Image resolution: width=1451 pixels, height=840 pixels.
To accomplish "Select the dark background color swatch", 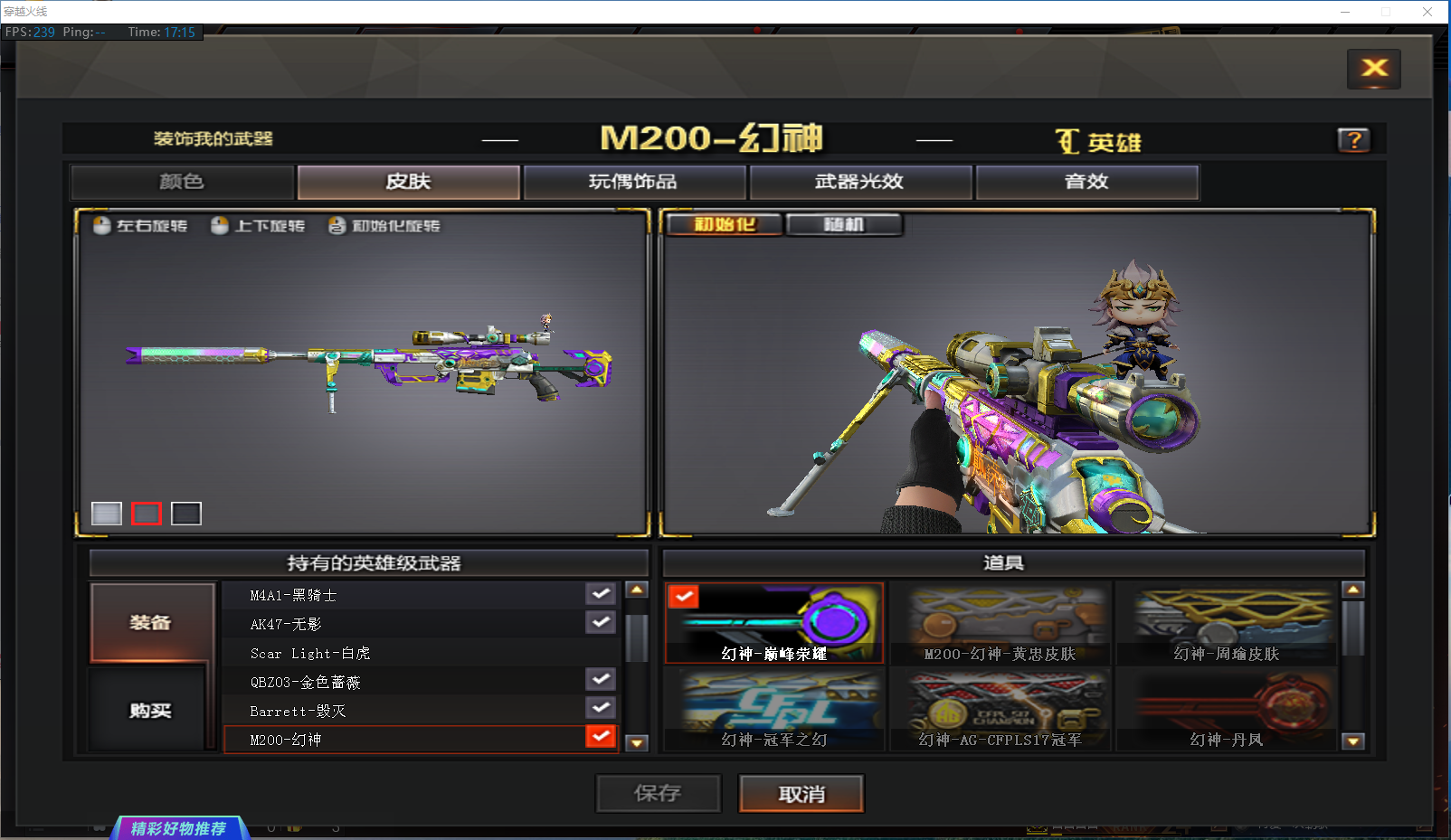I will [185, 513].
